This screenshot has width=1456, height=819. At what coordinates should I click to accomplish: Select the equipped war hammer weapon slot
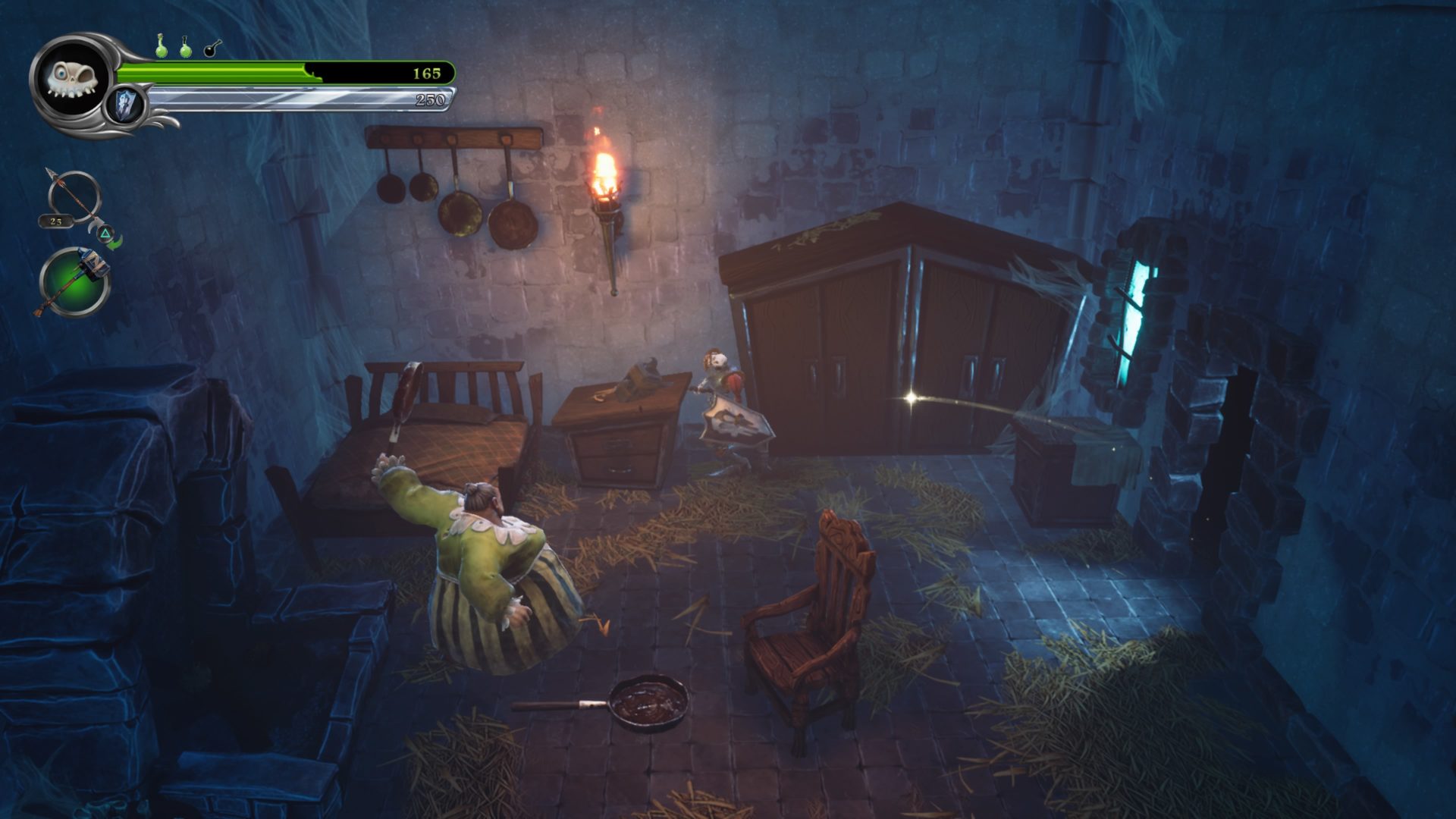tap(74, 282)
